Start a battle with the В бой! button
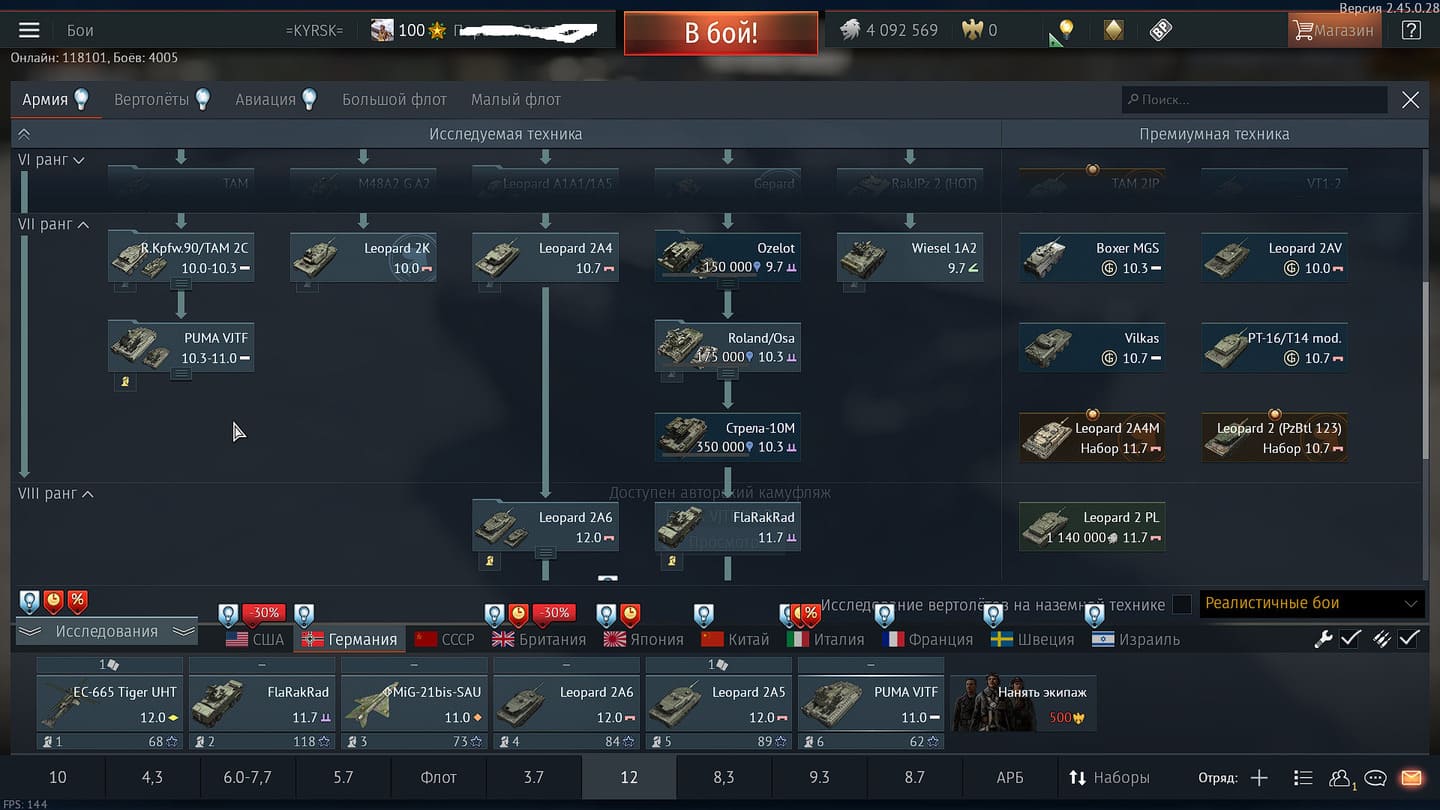This screenshot has width=1440, height=810. click(720, 33)
